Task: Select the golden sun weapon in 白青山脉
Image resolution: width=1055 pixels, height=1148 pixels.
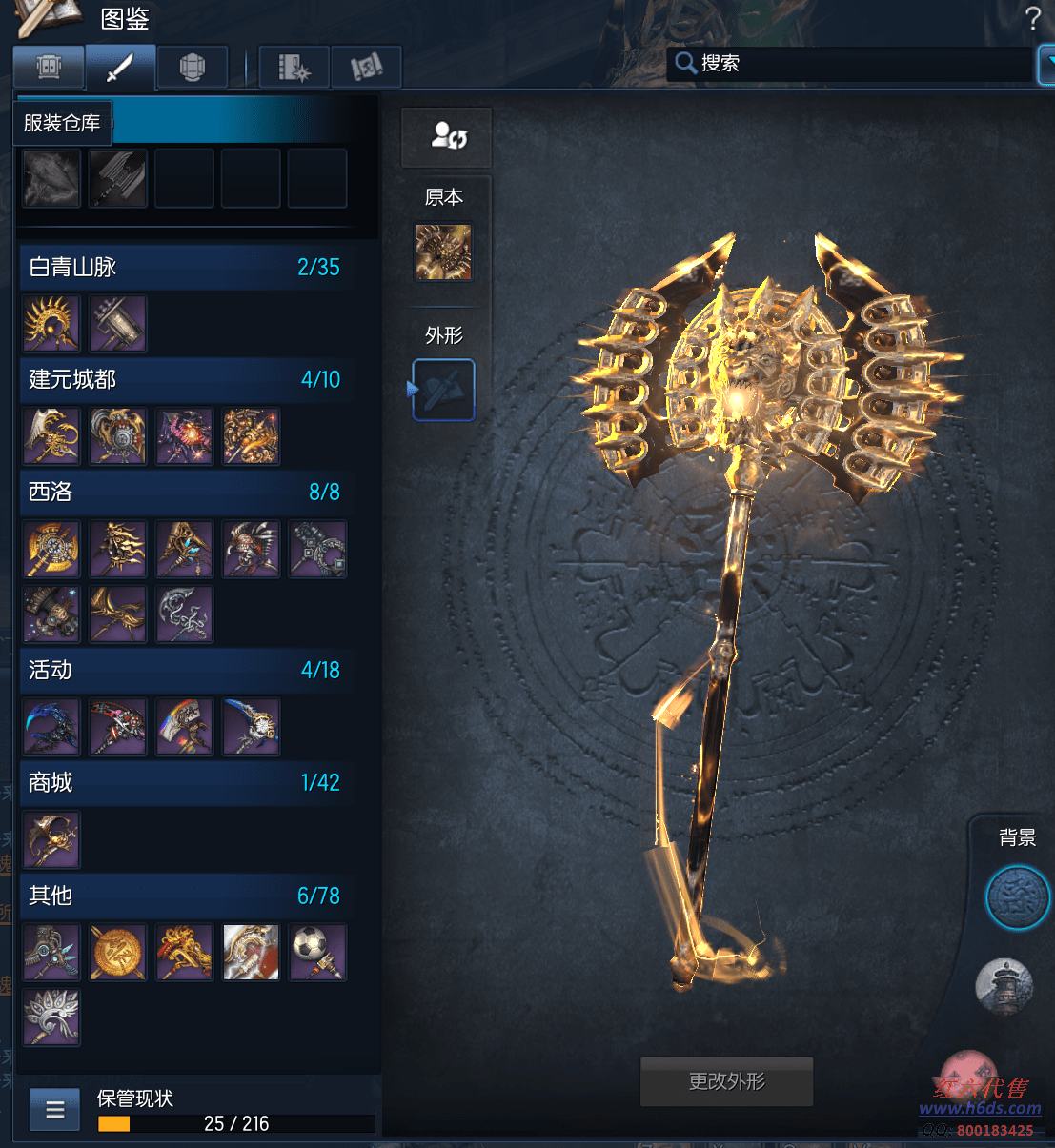Action: point(51,324)
